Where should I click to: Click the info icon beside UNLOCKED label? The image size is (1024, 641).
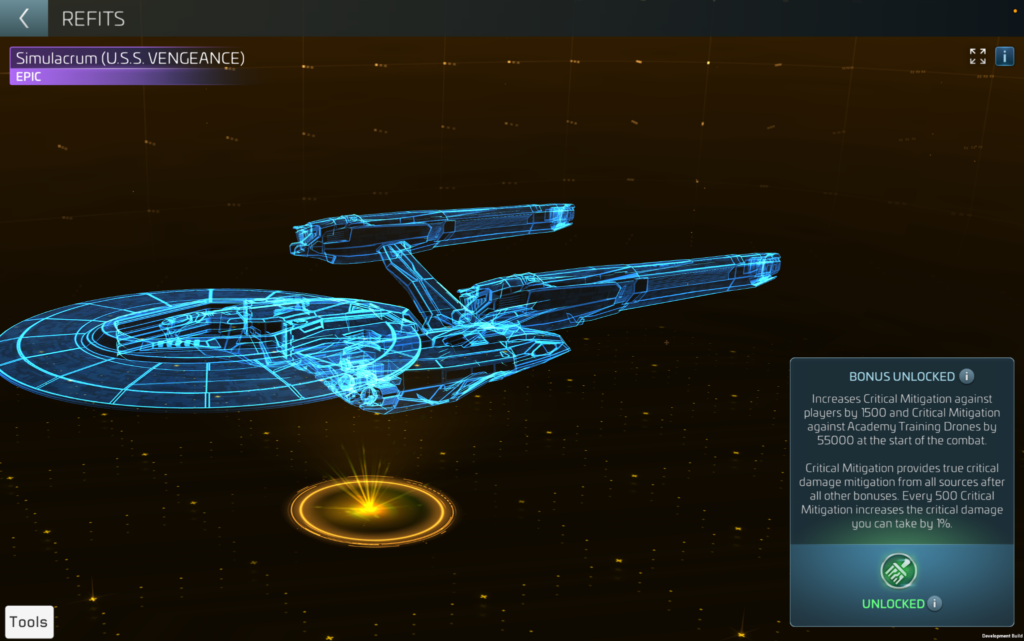click(934, 603)
